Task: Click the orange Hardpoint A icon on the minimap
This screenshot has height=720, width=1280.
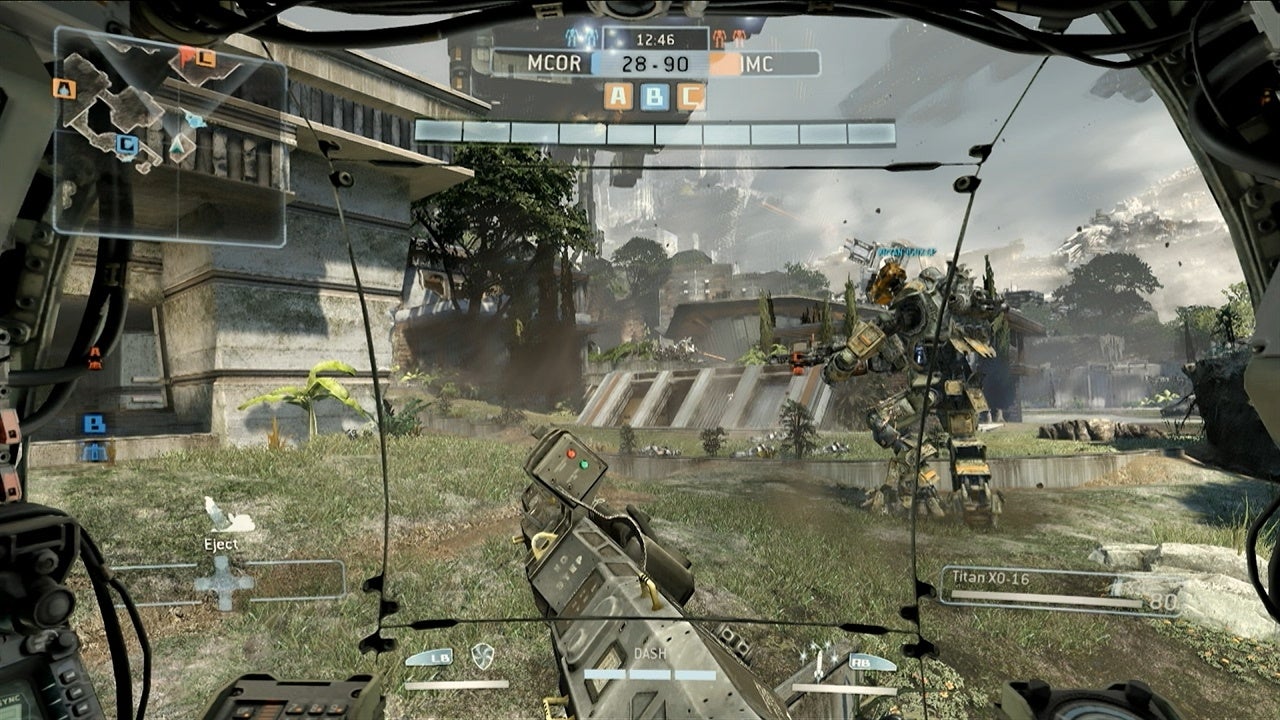Action: pyautogui.click(x=62, y=87)
